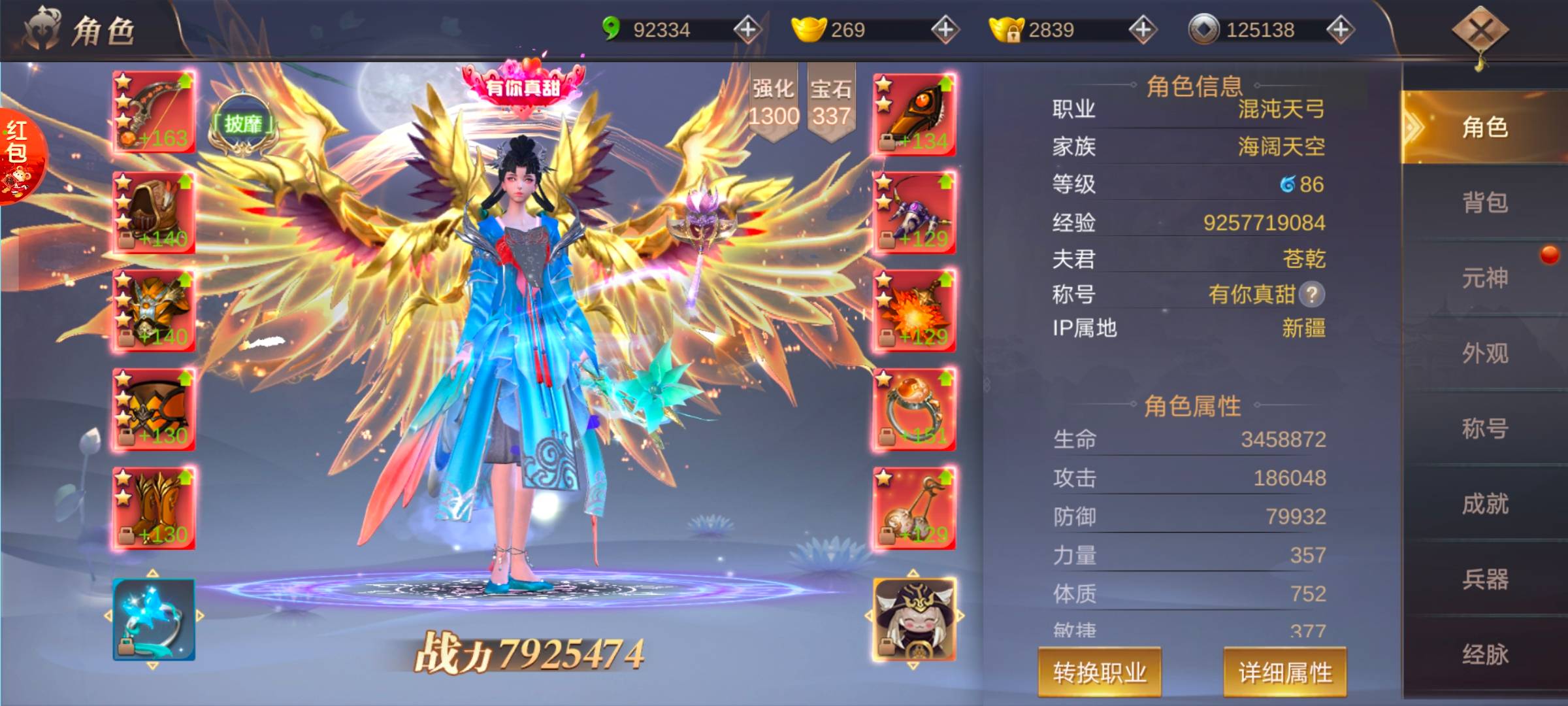Select the bow weapon slot +163

[x=154, y=112]
